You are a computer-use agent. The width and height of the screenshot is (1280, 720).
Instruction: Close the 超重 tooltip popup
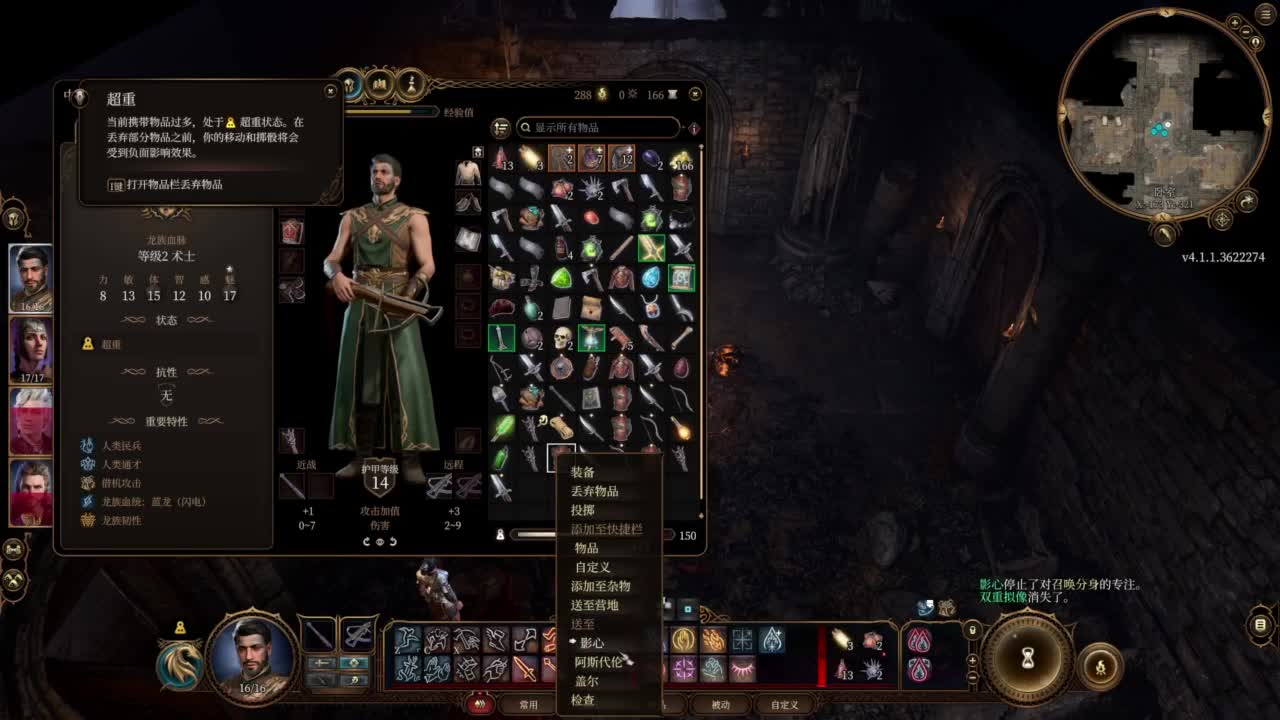(331, 91)
